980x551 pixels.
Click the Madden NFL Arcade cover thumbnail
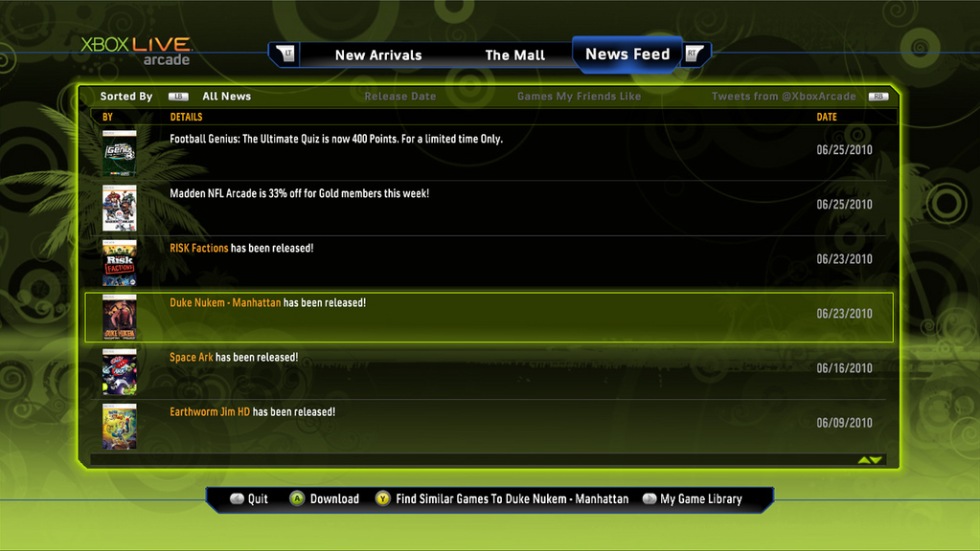119,208
